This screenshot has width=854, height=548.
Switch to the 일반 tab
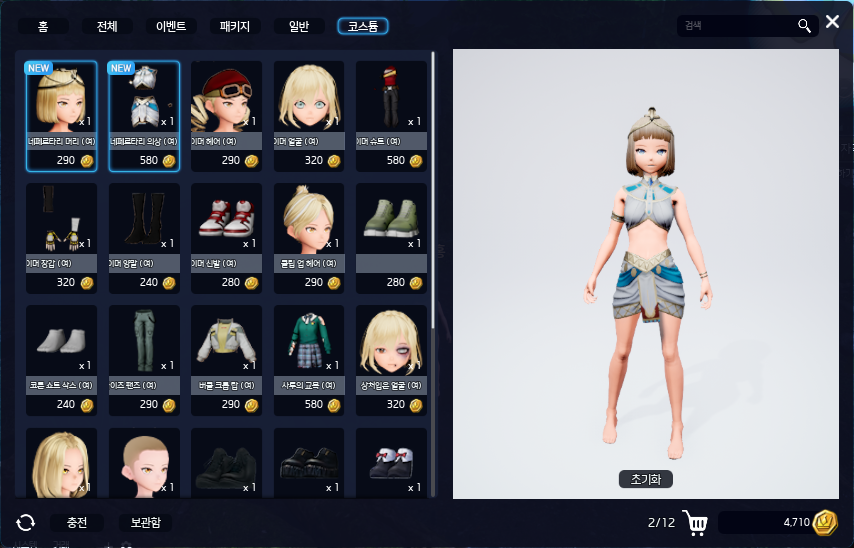click(x=299, y=27)
